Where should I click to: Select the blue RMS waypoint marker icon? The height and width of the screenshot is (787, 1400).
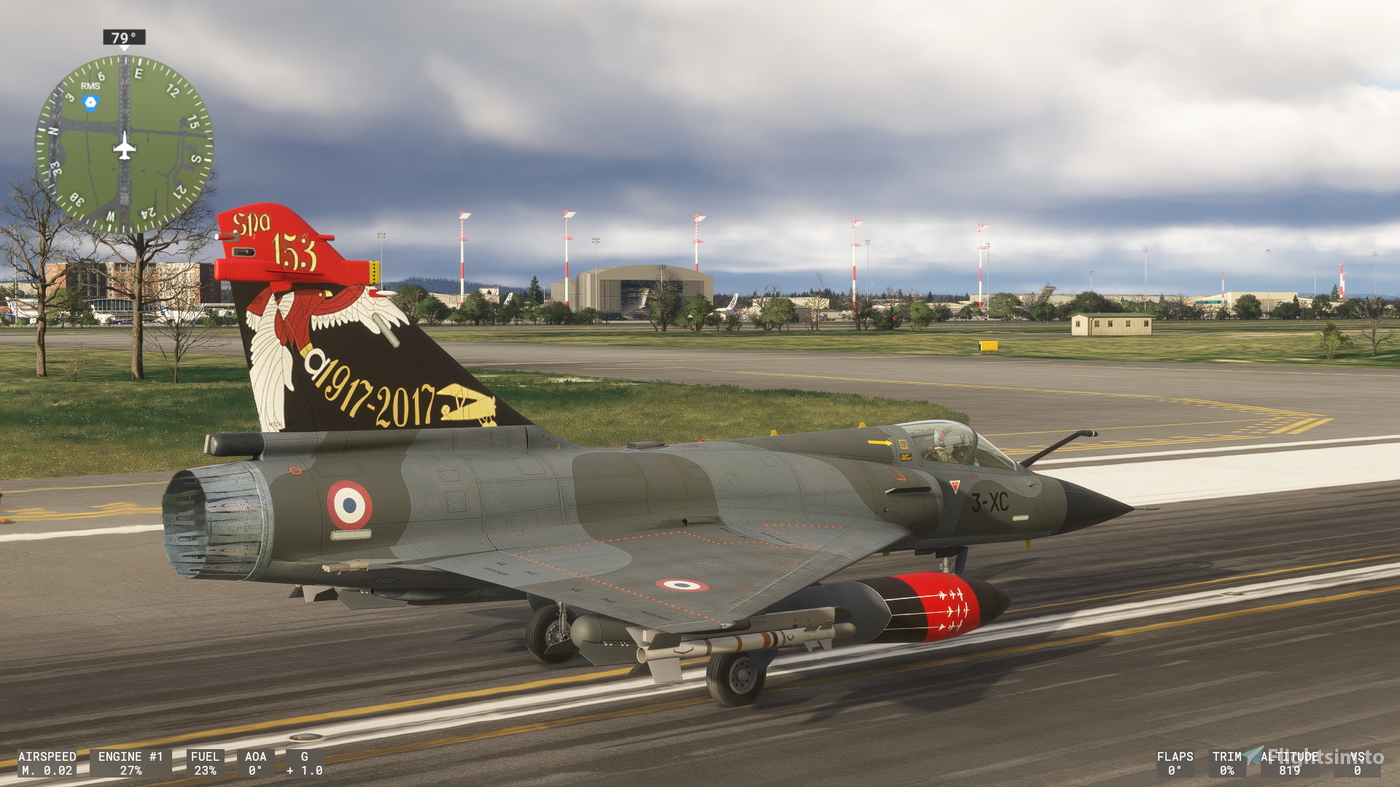coord(91,101)
